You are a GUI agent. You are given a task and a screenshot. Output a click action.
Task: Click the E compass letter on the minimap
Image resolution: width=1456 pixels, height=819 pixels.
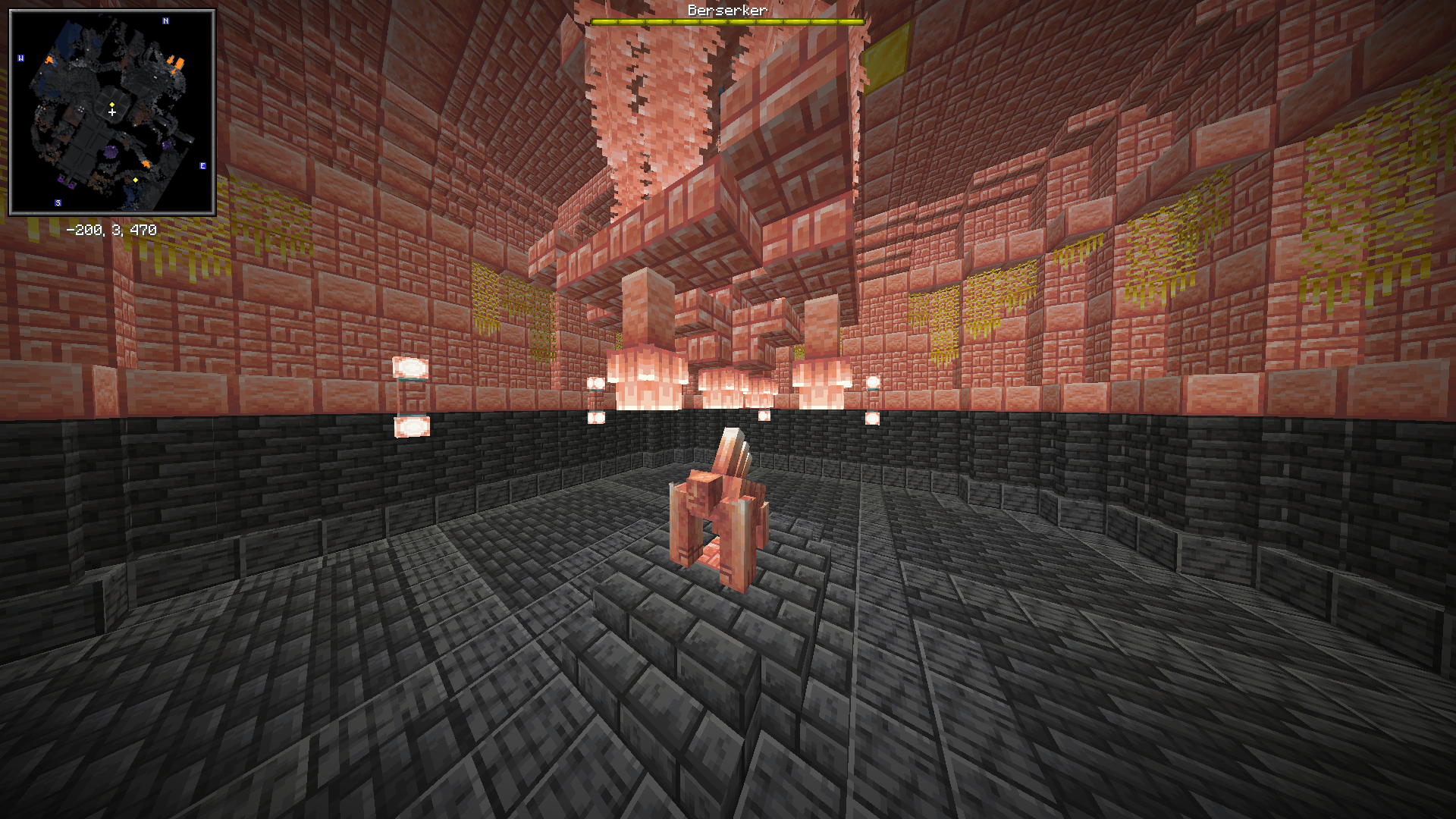coord(203,165)
